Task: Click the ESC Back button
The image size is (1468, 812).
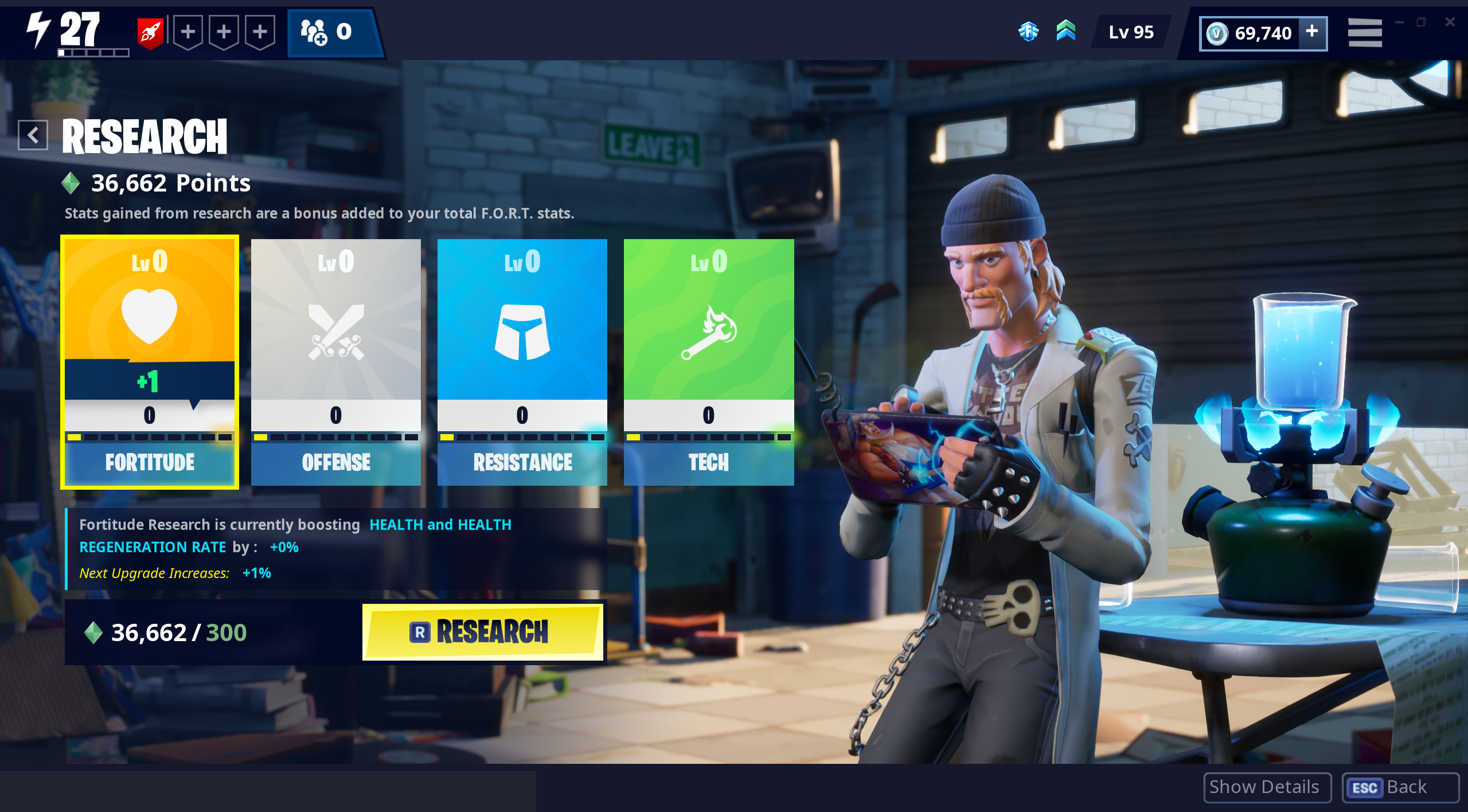Action: (1400, 787)
